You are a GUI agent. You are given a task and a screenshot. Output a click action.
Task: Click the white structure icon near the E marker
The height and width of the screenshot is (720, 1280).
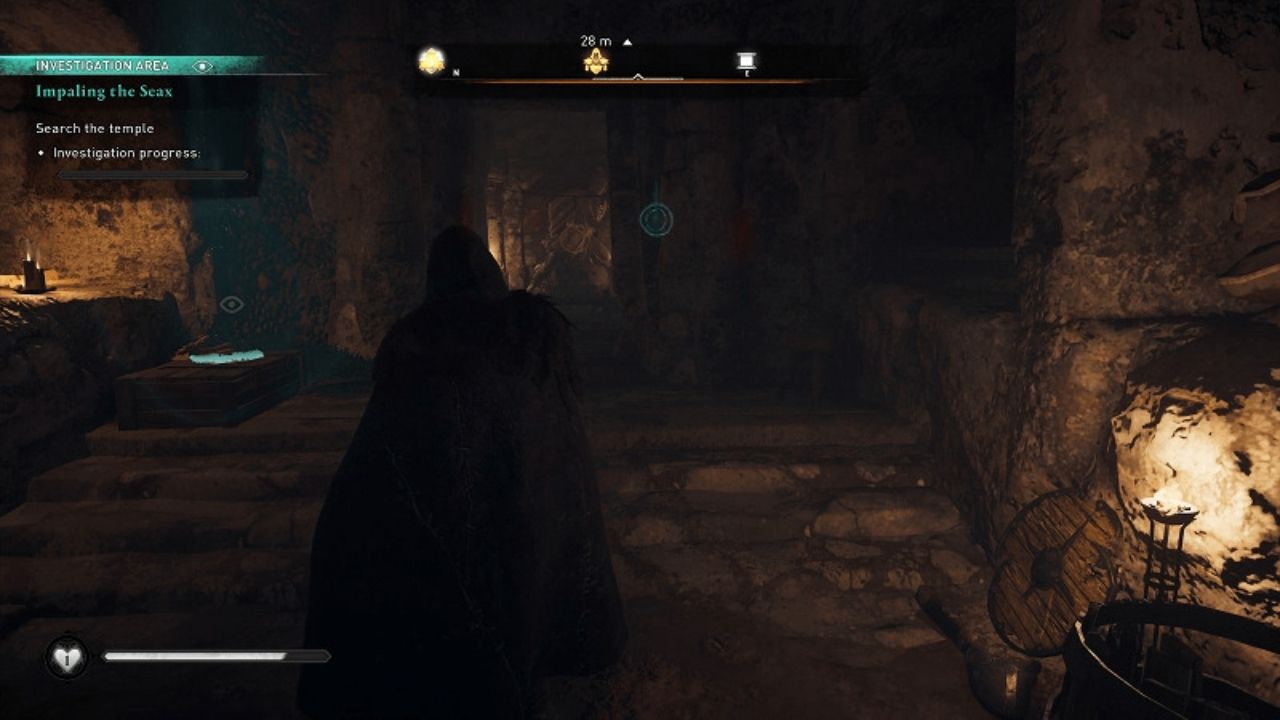pos(747,60)
